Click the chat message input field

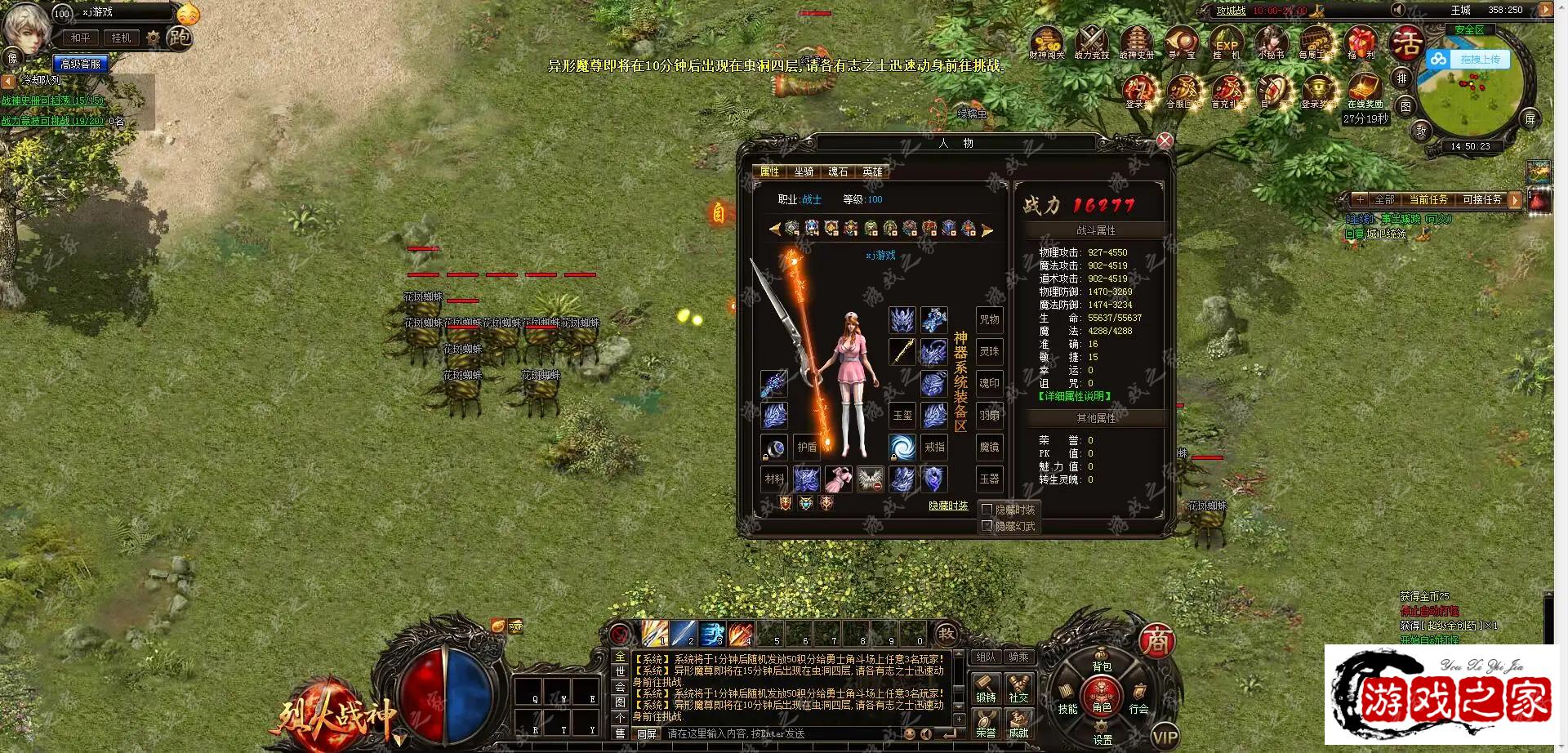784,733
